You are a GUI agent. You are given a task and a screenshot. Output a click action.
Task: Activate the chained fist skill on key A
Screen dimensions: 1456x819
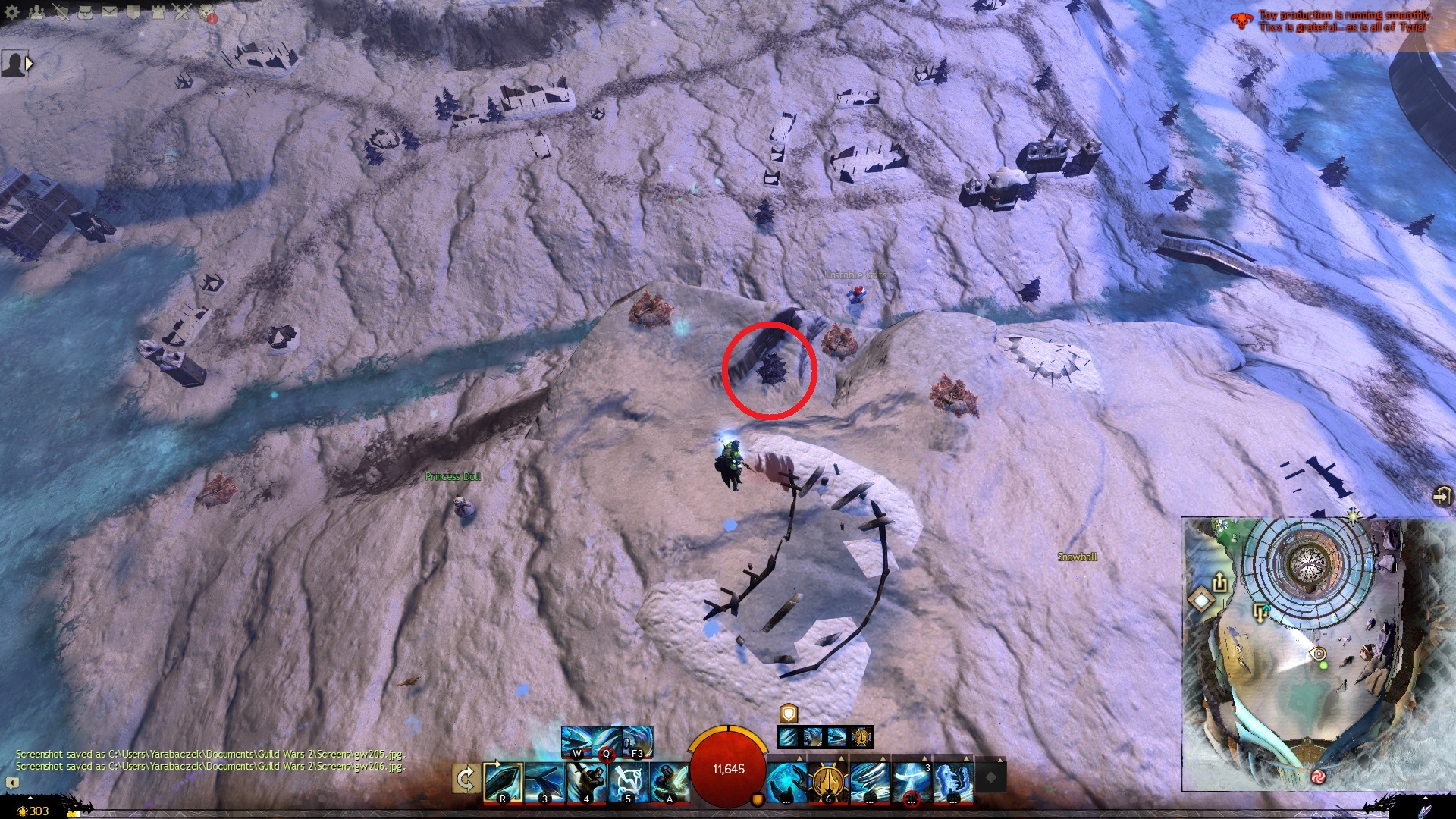pos(670,783)
